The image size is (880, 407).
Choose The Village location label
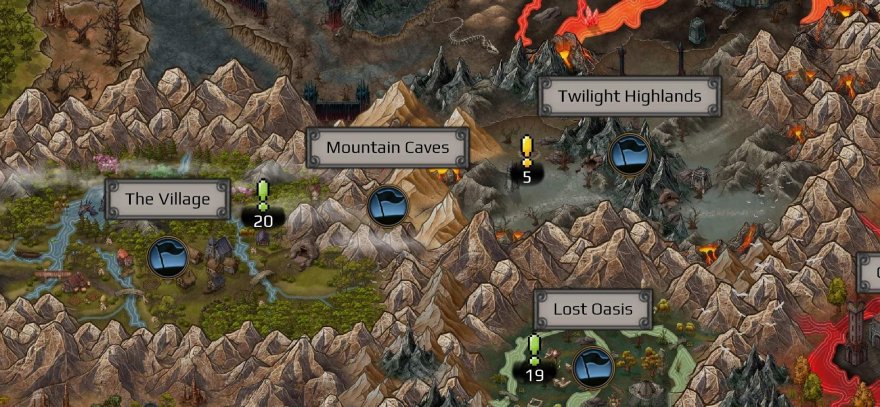pos(168,199)
